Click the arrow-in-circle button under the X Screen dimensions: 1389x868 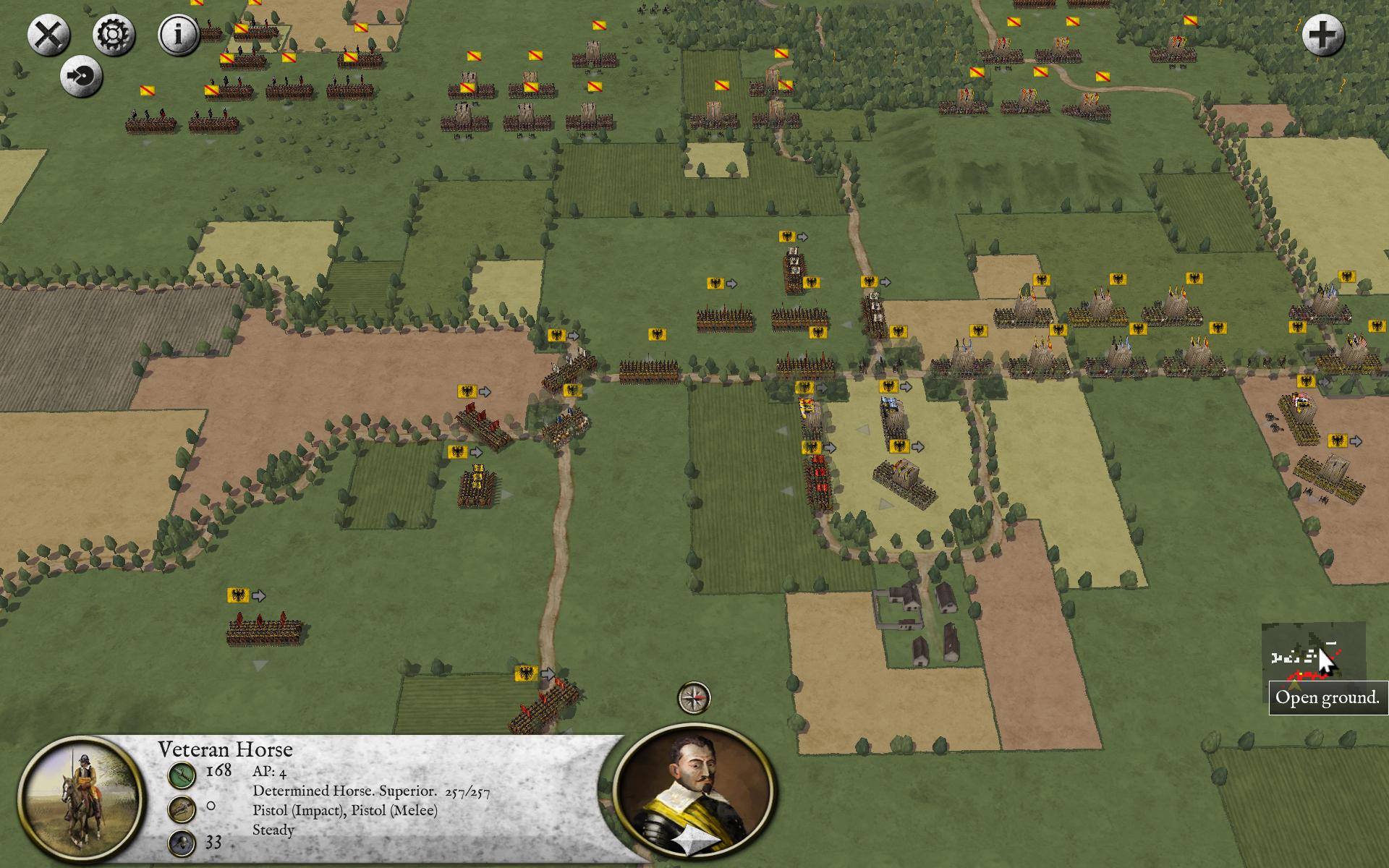point(81,76)
